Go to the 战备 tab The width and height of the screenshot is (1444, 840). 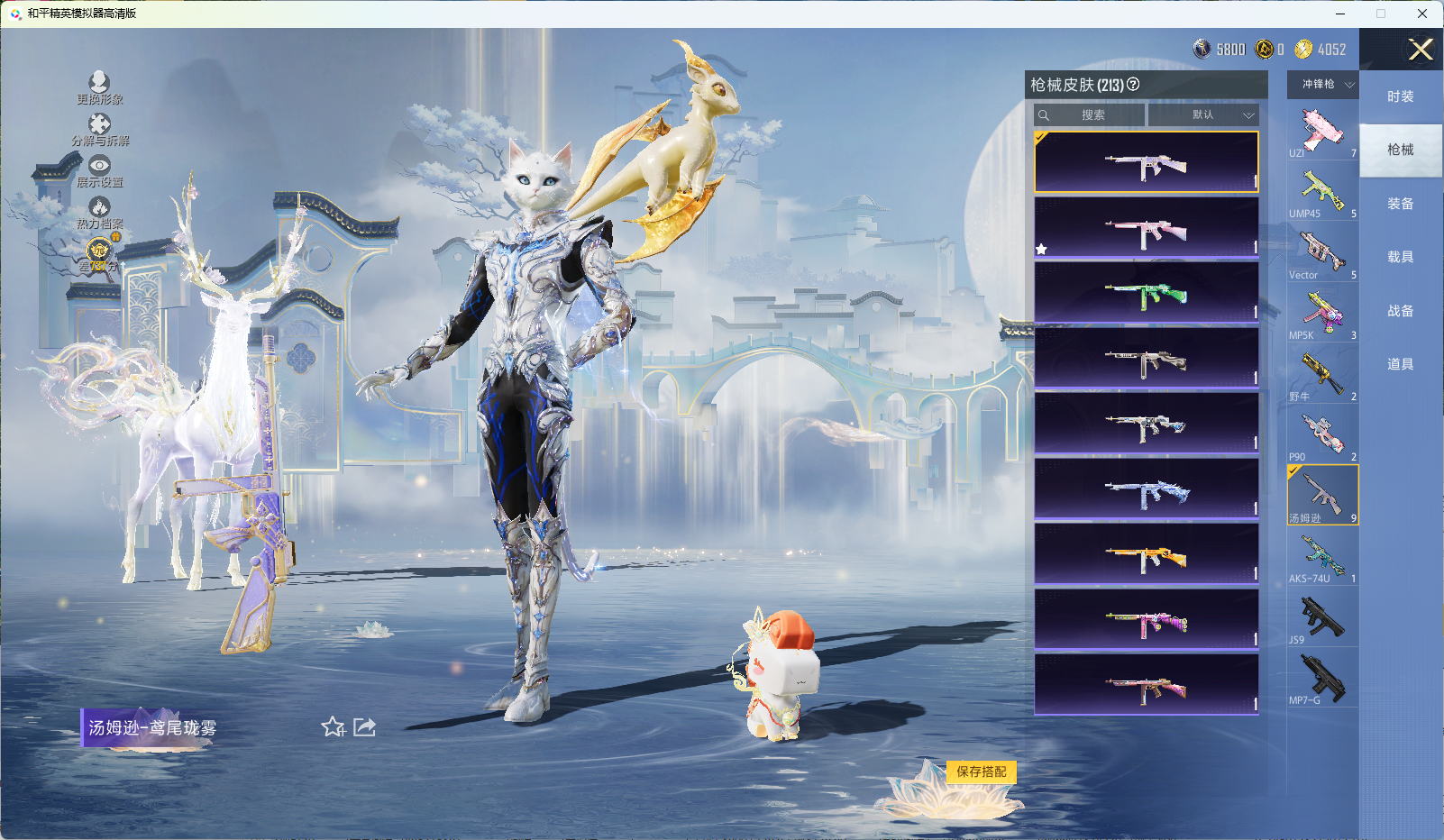click(x=1400, y=311)
